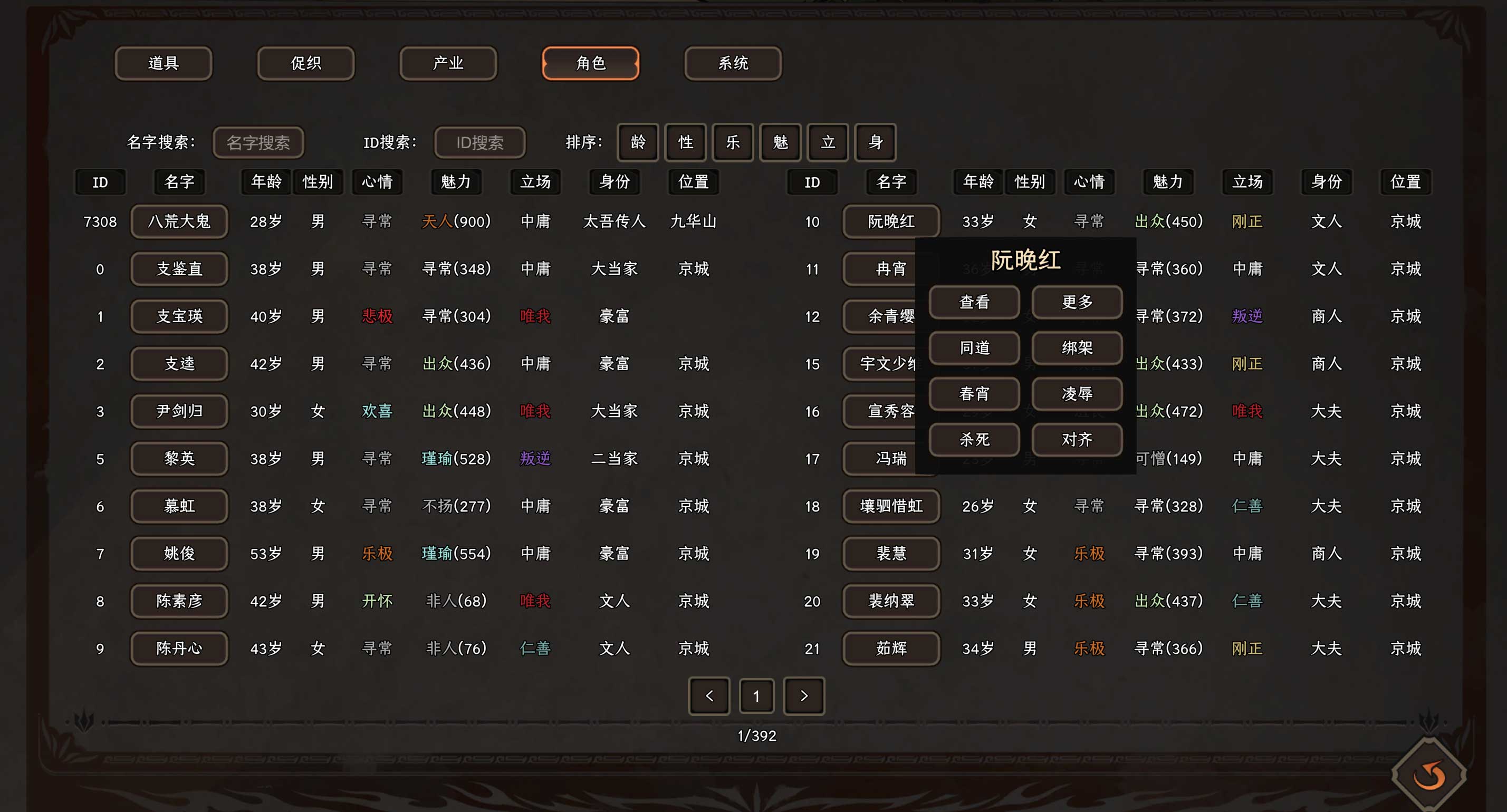The height and width of the screenshot is (812, 1507).
Task: Sort by stance using the 立 button
Action: click(x=827, y=143)
